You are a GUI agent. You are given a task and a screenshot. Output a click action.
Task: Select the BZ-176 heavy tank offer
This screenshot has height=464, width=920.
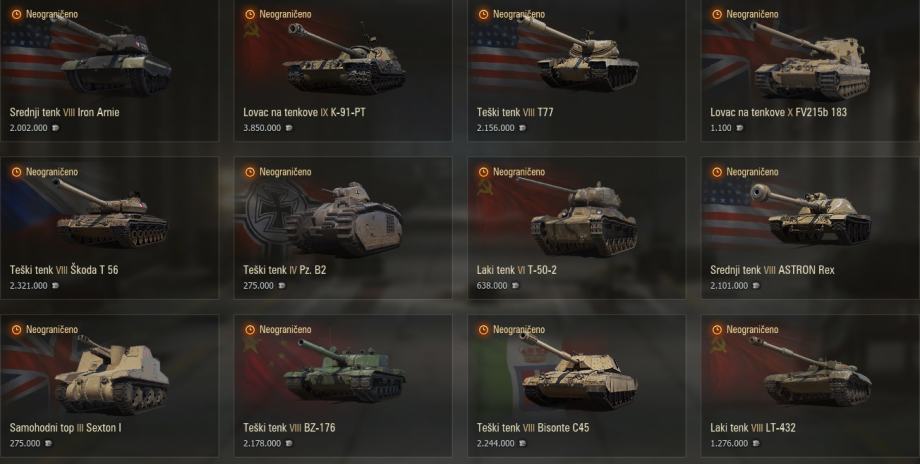(342, 383)
